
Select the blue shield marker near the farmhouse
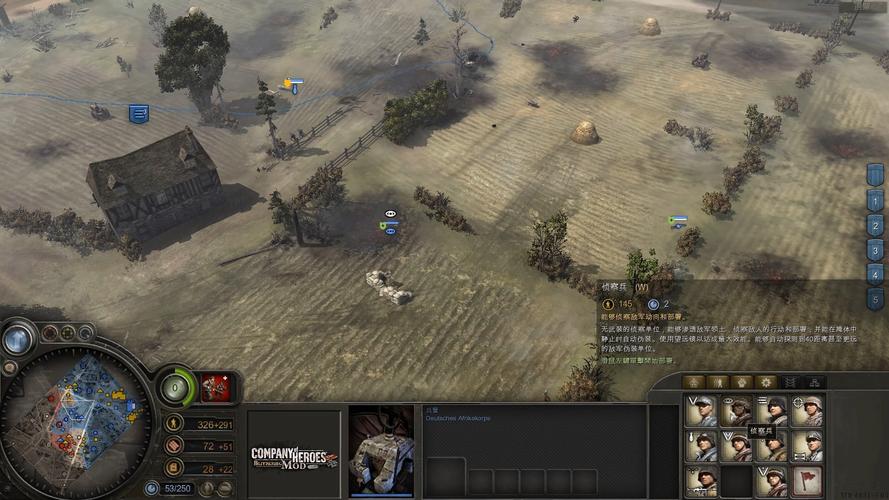point(139,114)
